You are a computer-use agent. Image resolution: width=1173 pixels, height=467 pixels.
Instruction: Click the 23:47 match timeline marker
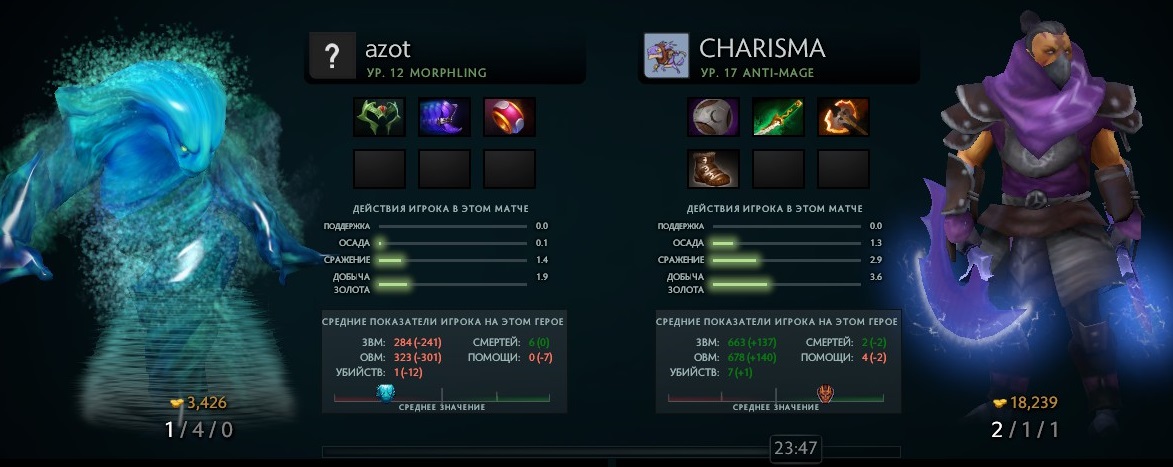796,449
